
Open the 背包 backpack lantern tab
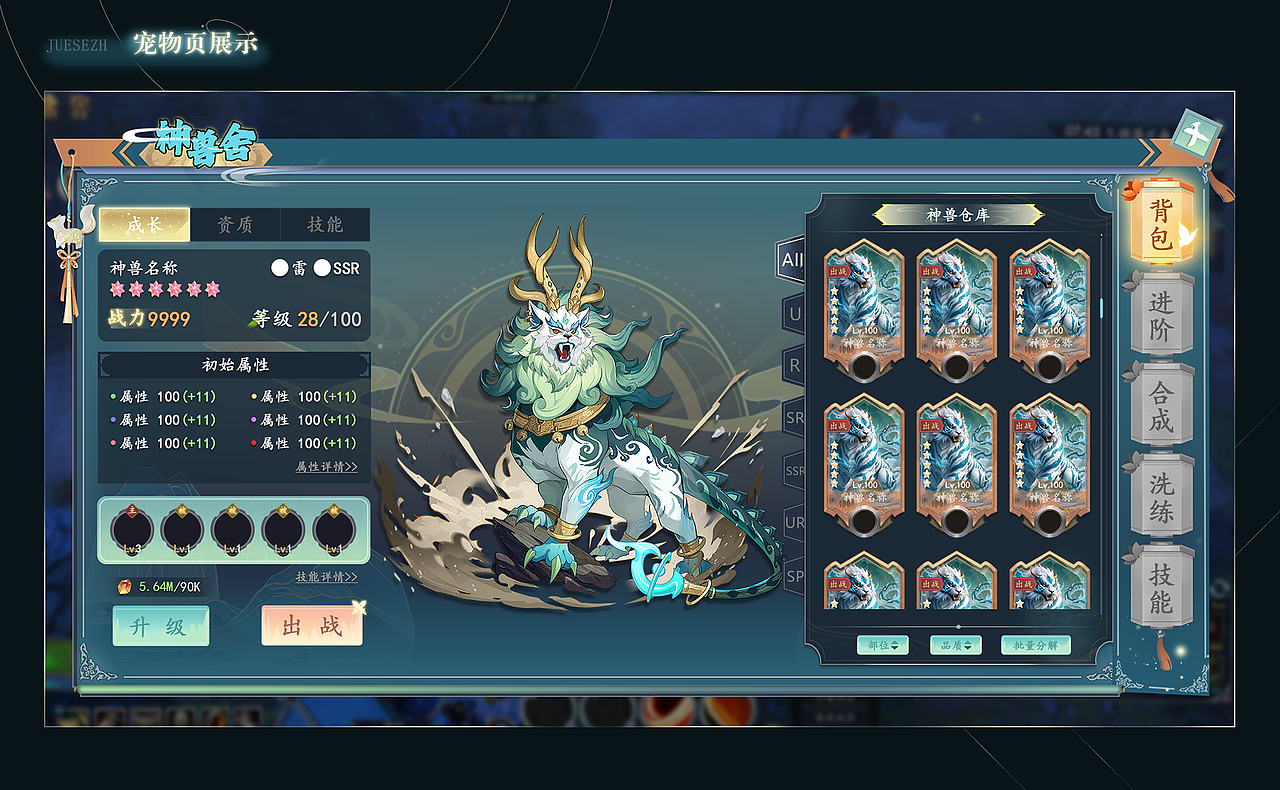(x=1160, y=224)
